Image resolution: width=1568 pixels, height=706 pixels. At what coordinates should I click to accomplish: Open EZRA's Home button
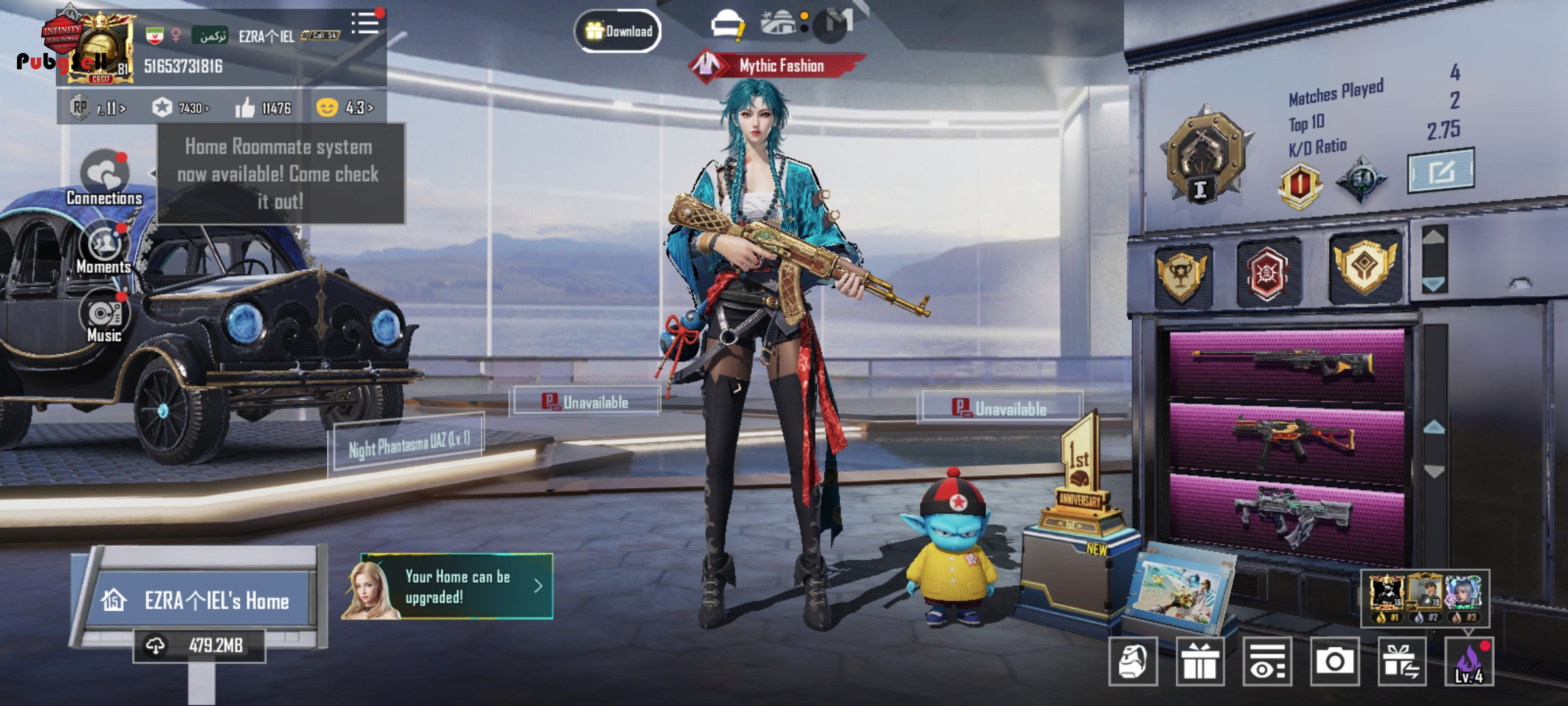[x=203, y=600]
